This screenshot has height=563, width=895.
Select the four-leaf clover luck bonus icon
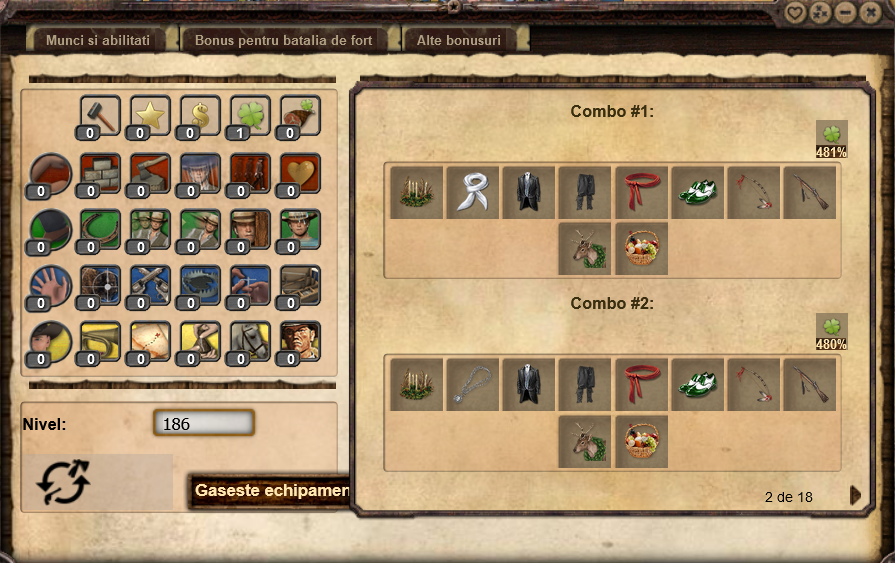click(x=250, y=115)
